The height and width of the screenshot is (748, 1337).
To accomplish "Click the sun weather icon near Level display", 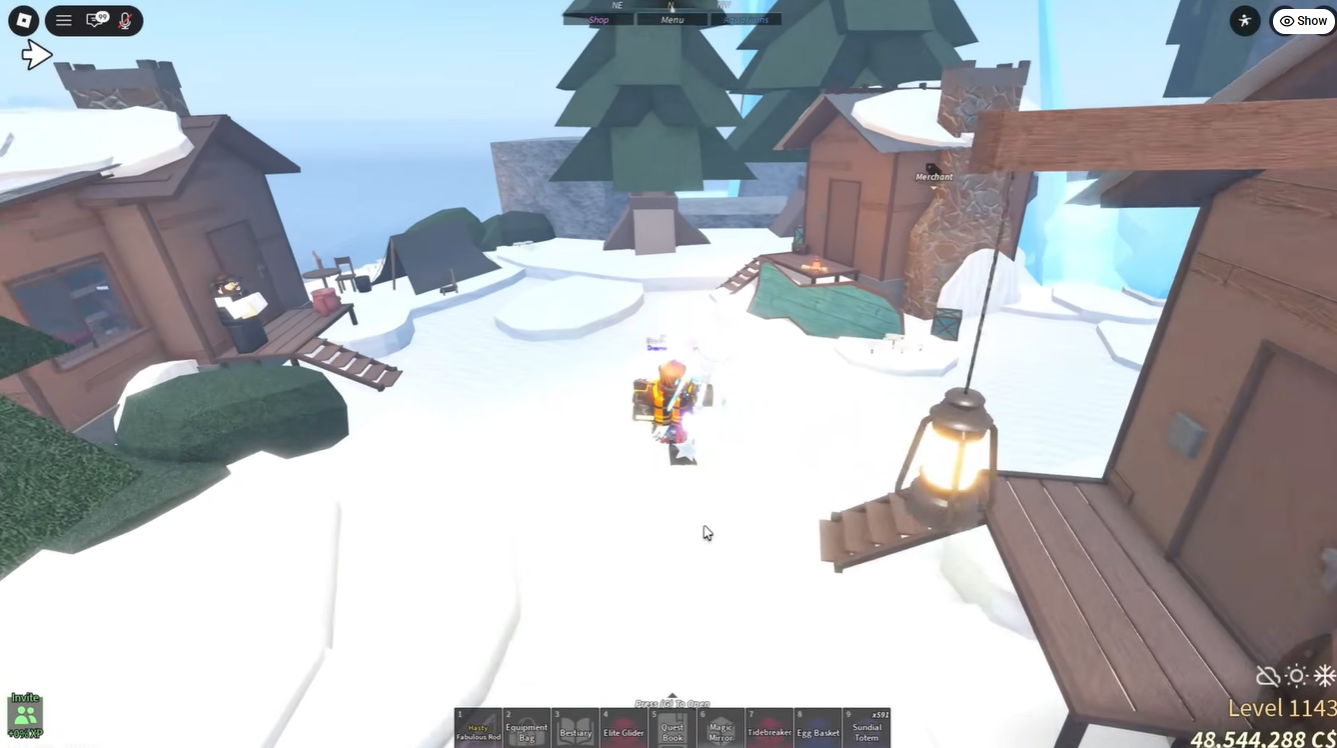I will (1296, 676).
